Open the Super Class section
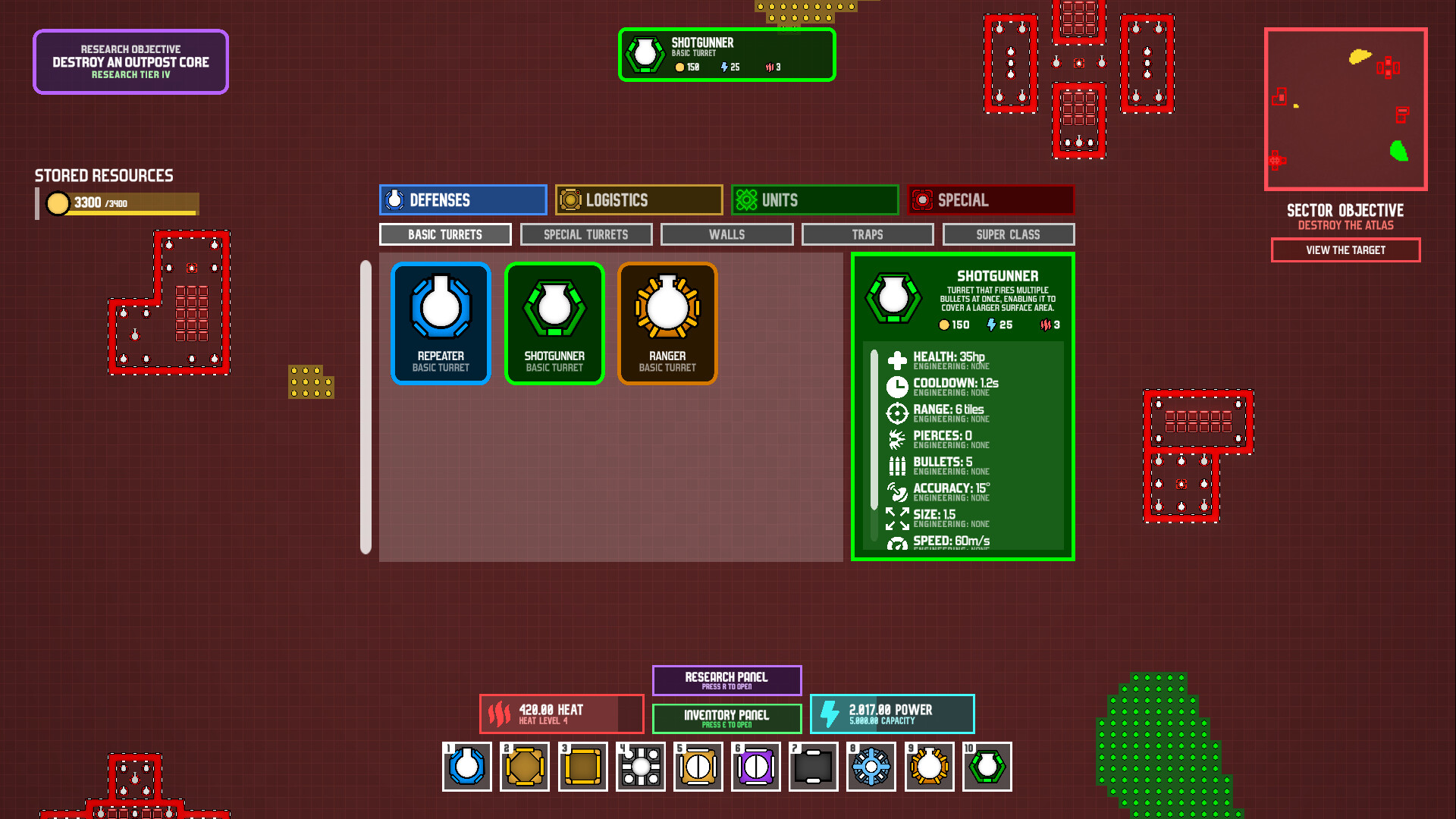This screenshot has height=819, width=1456. 1009,234
